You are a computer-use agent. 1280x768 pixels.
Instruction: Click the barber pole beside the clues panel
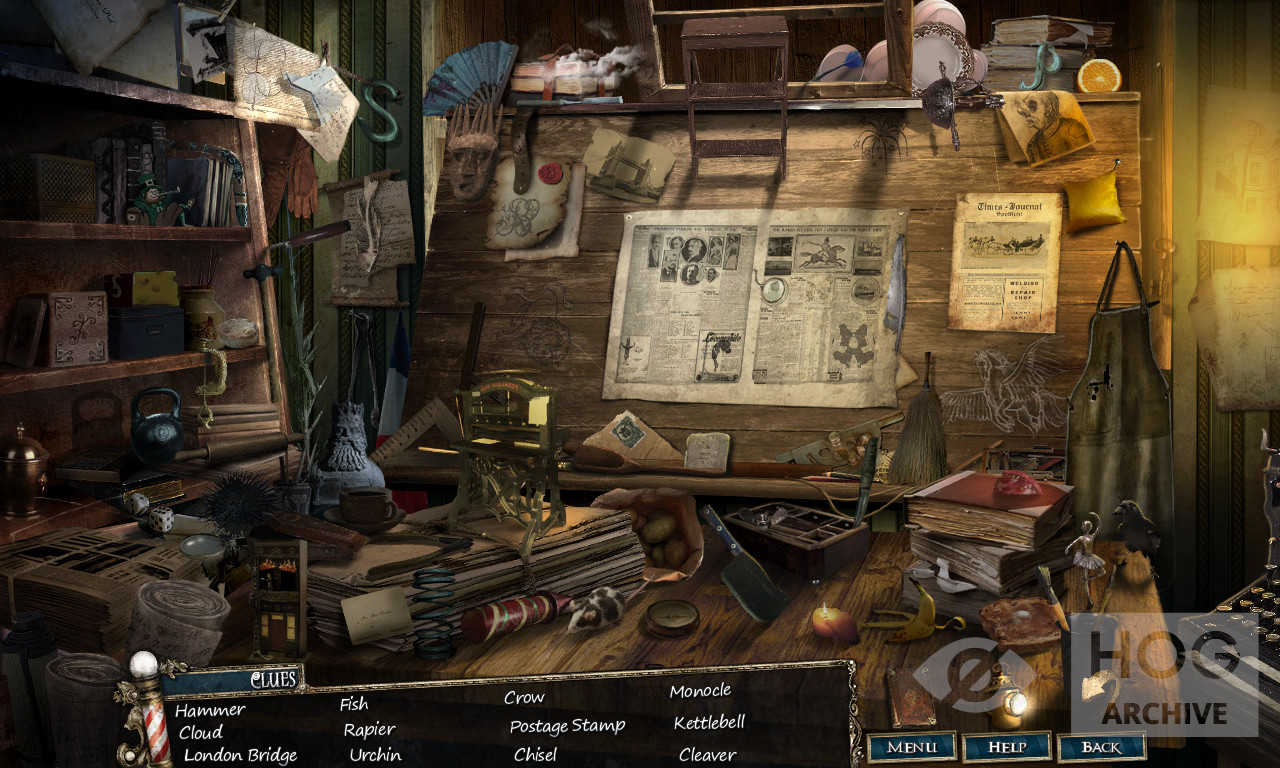(x=154, y=712)
